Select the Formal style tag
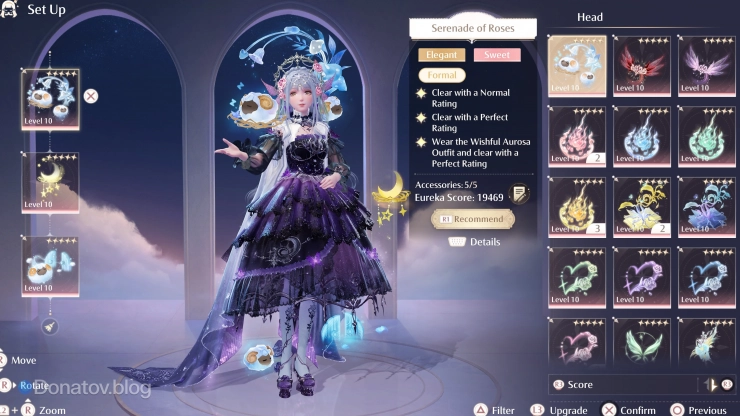 click(440, 75)
